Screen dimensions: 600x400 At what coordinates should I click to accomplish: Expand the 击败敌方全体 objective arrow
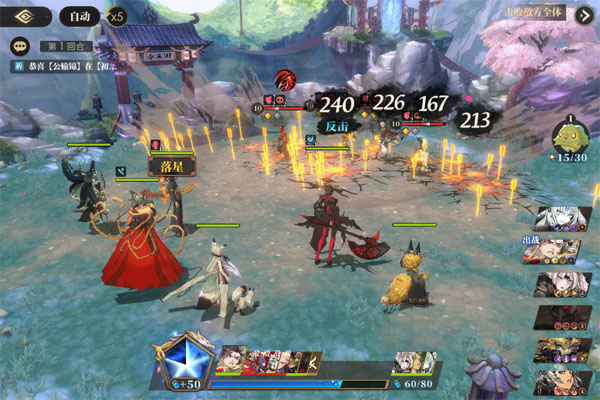click(x=584, y=13)
